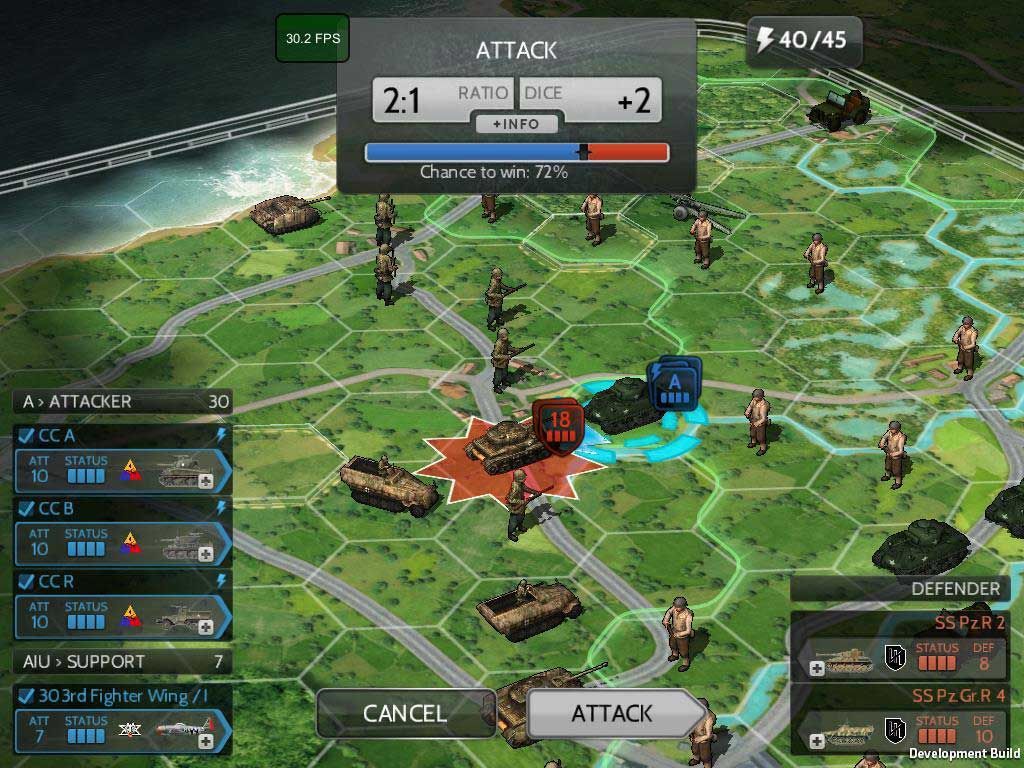The width and height of the screenshot is (1024, 768).
Task: Expand CC A unit details plus button
Action: pyautogui.click(x=206, y=481)
